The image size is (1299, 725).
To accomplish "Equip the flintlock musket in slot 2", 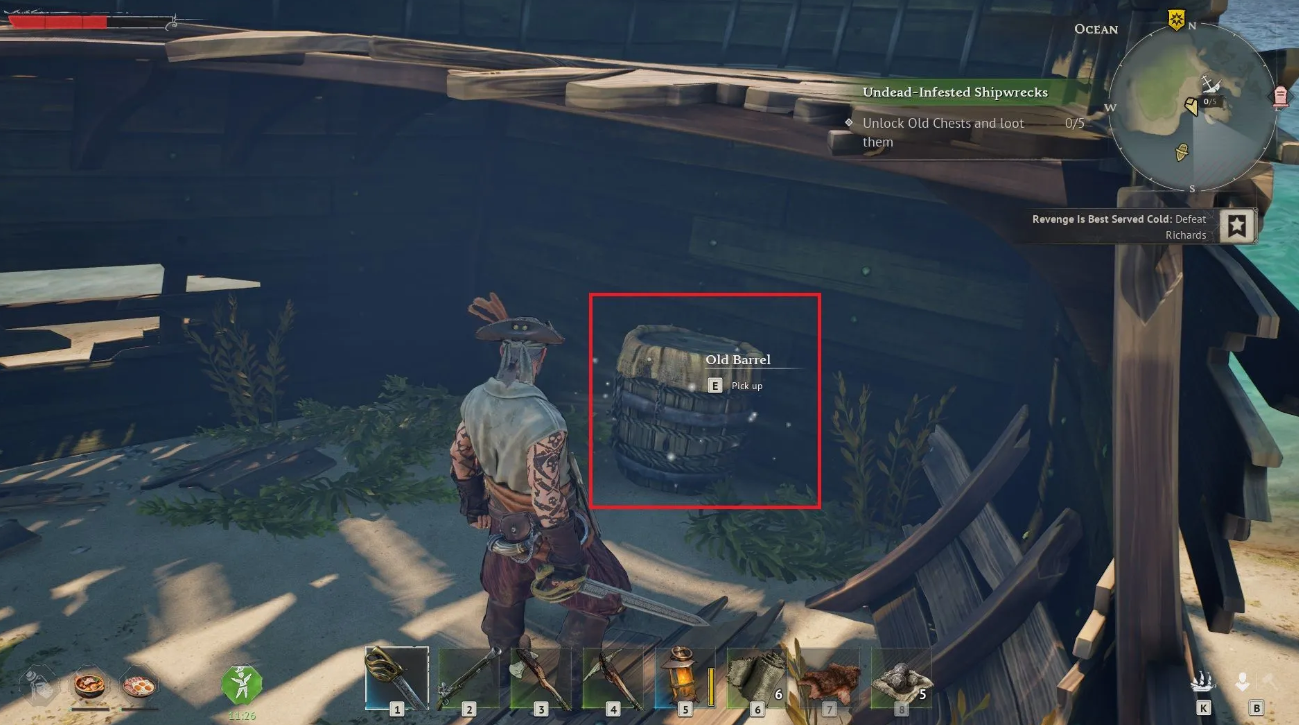I will [468, 677].
